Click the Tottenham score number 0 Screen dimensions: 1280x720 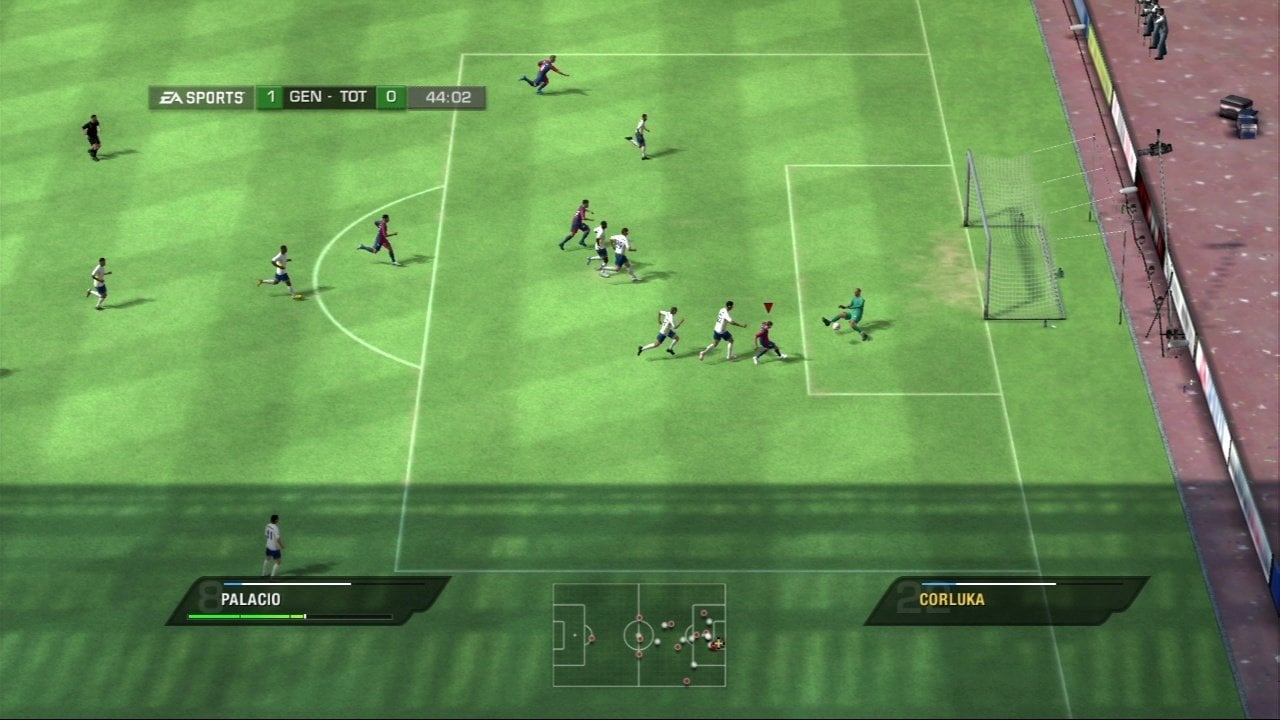coord(390,97)
